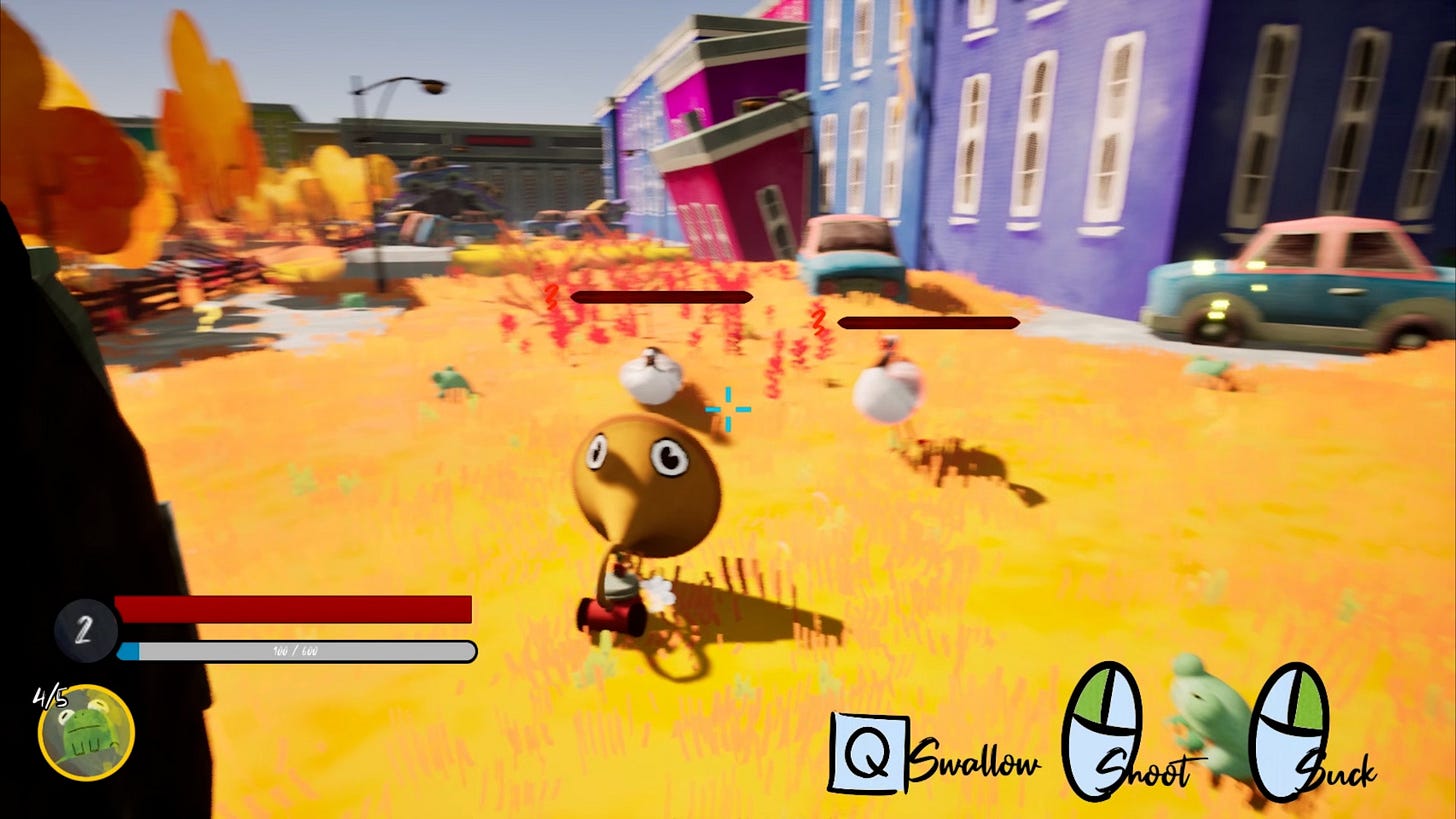Click the player's red health bar
This screenshot has width=1456, height=819.
point(294,609)
